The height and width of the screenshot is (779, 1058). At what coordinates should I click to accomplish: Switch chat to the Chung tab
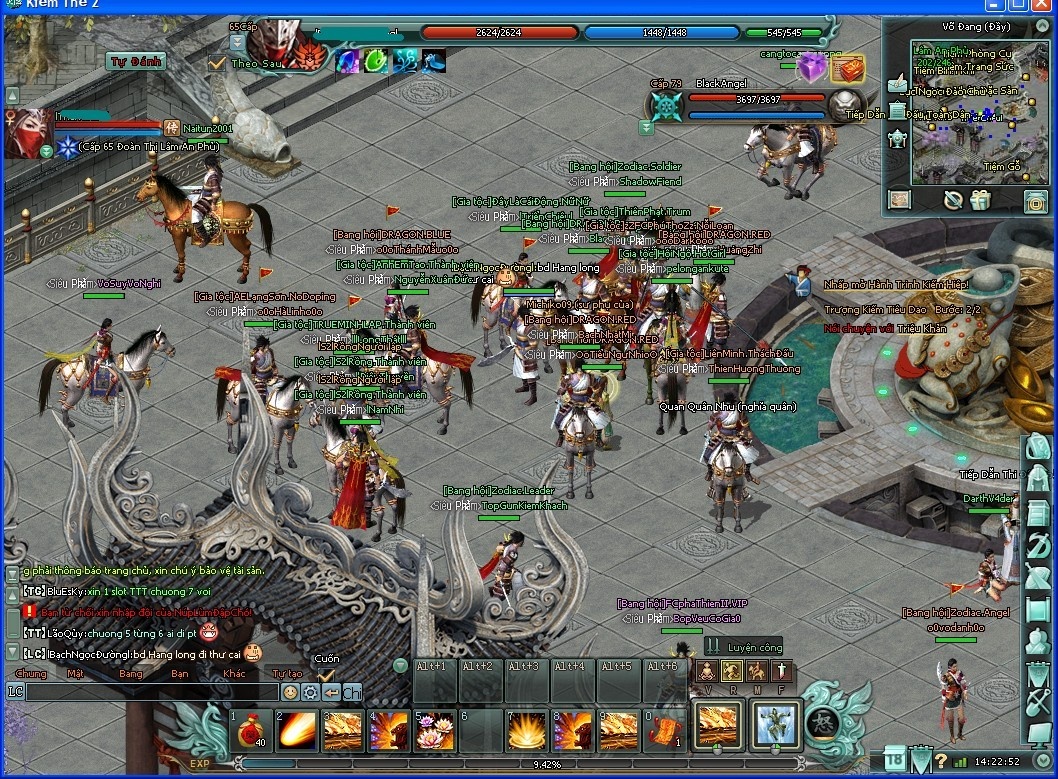click(x=31, y=673)
